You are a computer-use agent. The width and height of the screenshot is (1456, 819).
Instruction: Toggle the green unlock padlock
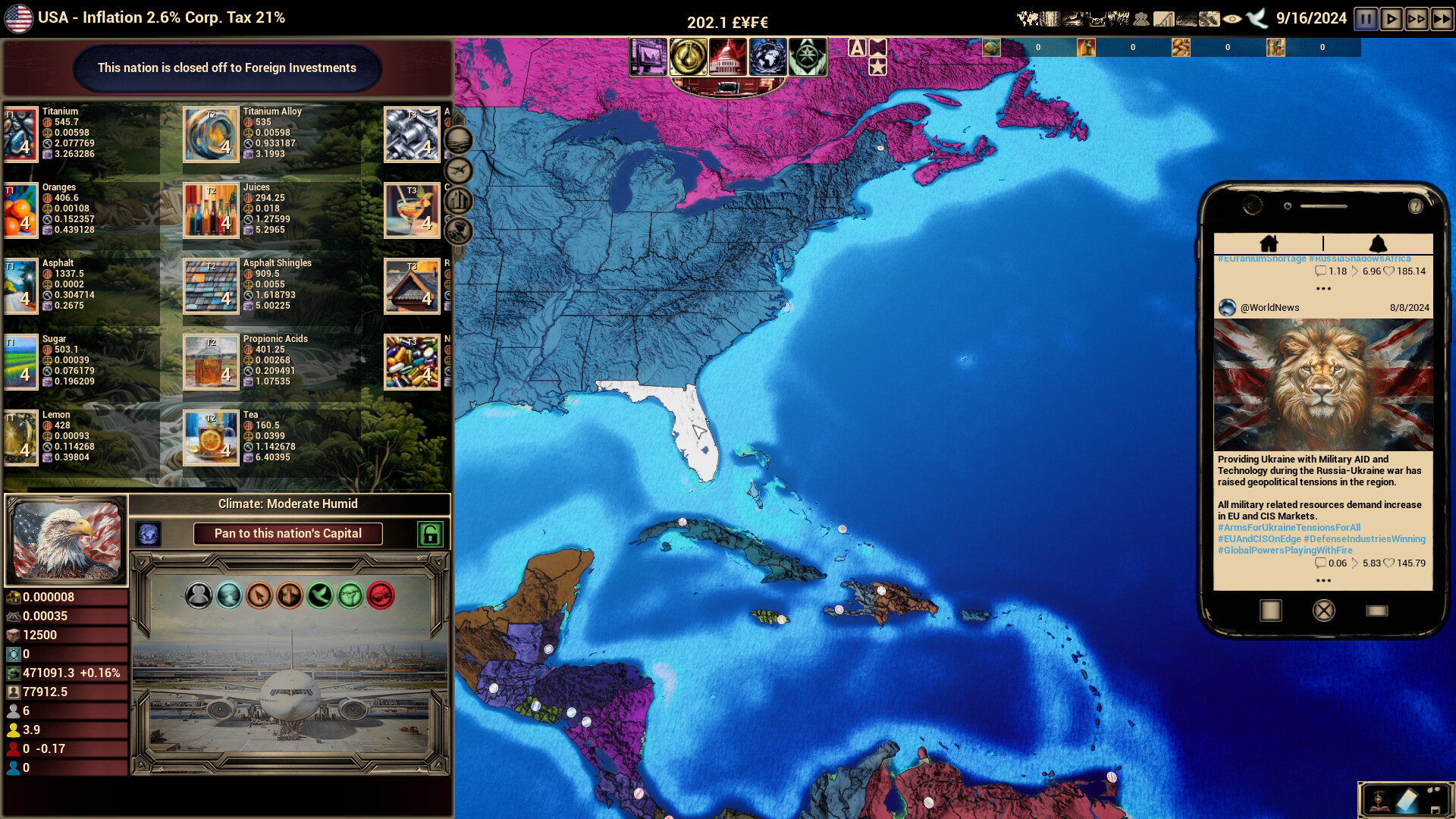click(429, 534)
